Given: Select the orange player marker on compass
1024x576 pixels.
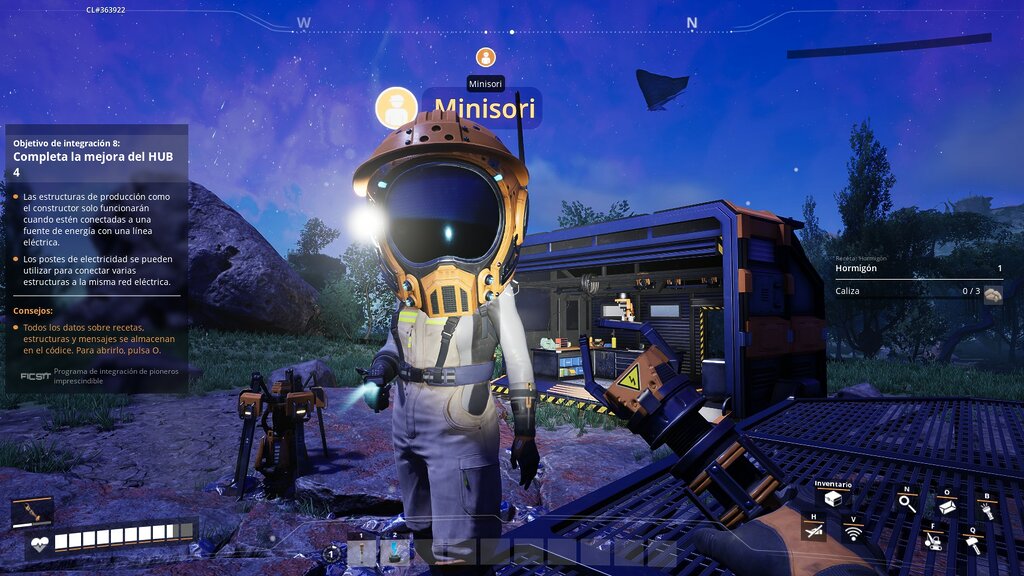Looking at the screenshot, I should click(x=485, y=57).
